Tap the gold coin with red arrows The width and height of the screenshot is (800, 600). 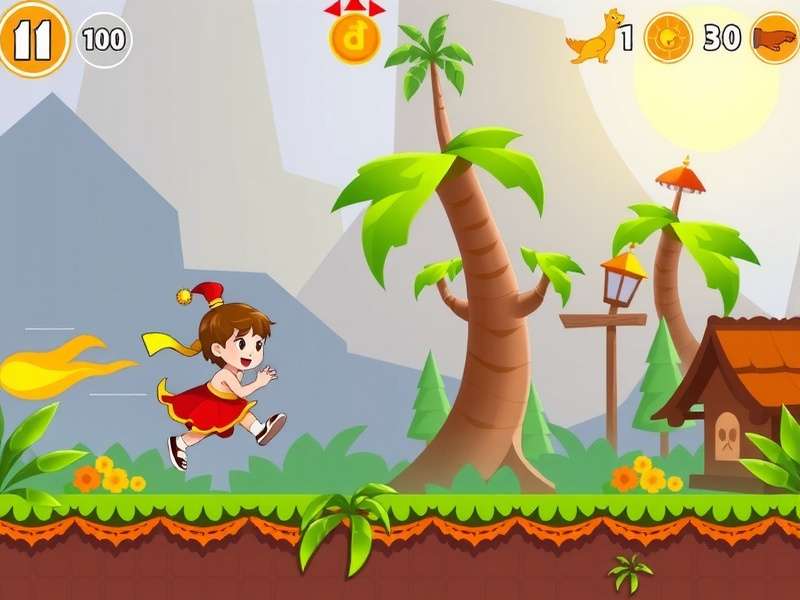(x=354, y=38)
